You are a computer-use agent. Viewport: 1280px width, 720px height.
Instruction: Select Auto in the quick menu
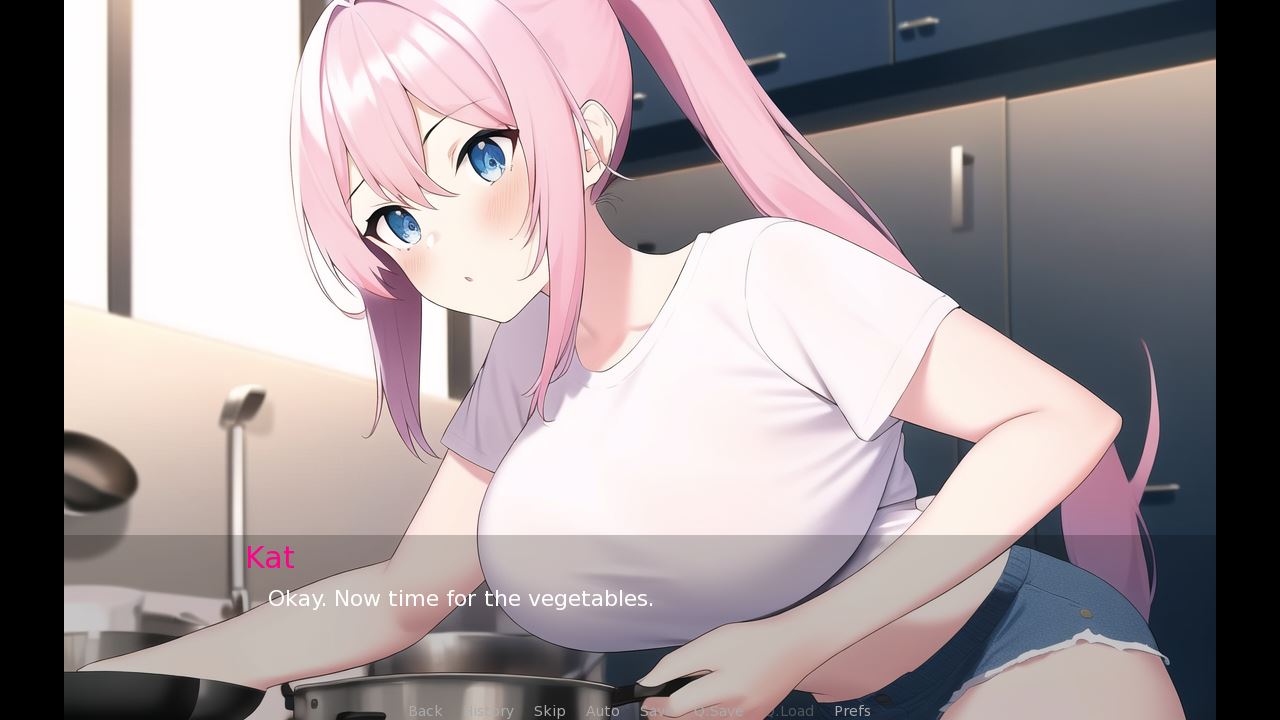tap(603, 710)
